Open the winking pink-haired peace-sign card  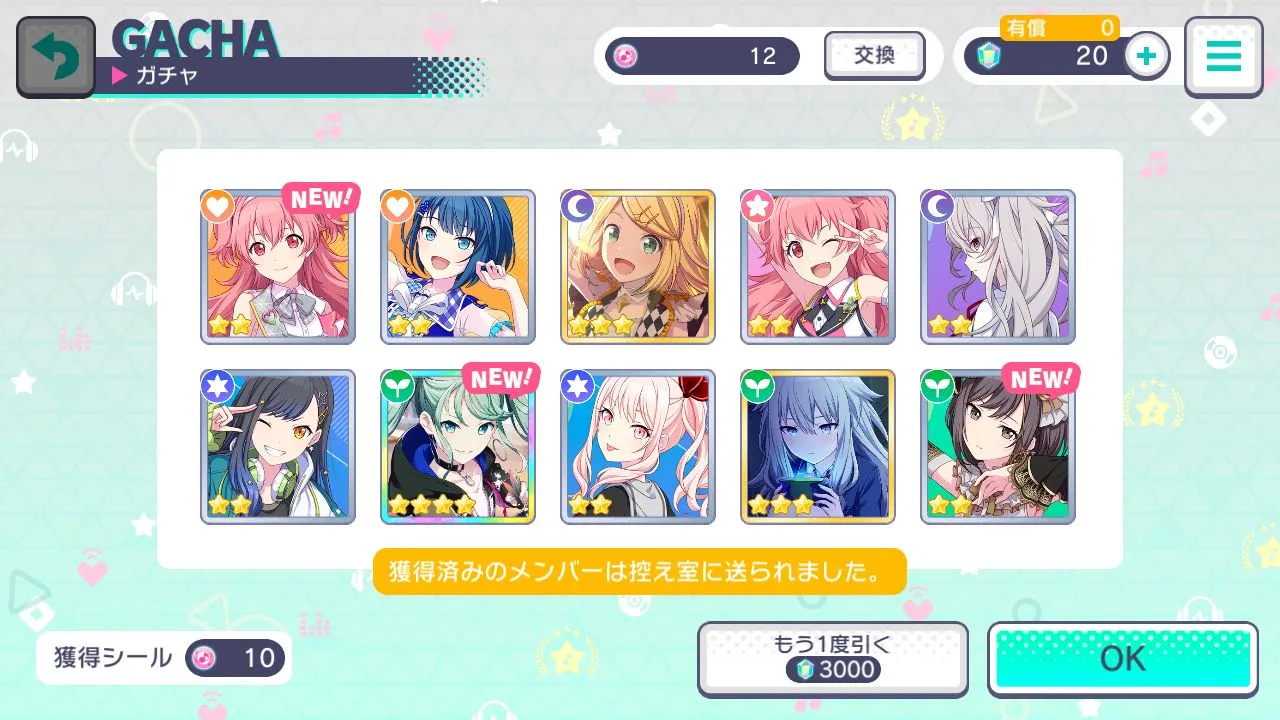click(818, 267)
